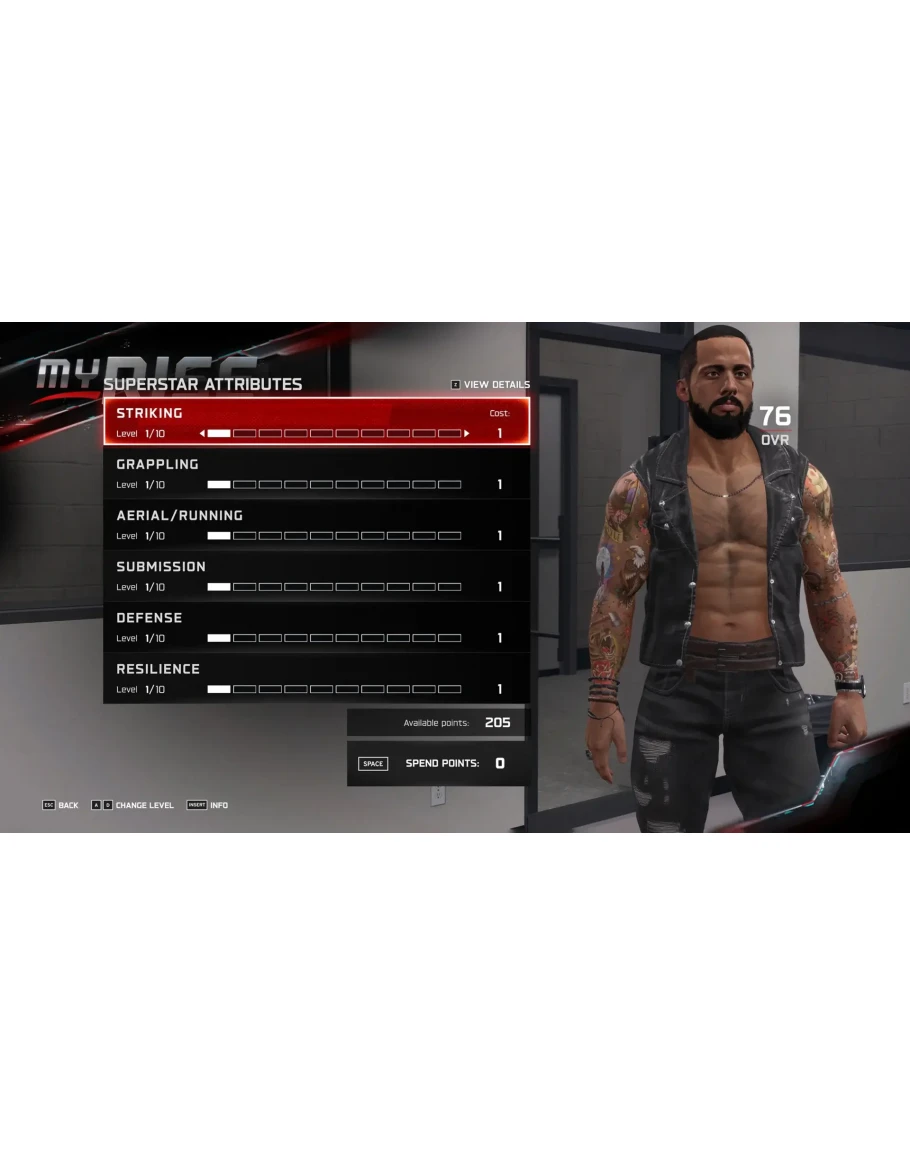Open View Details
Screen dimensions: 910x1155
point(490,385)
